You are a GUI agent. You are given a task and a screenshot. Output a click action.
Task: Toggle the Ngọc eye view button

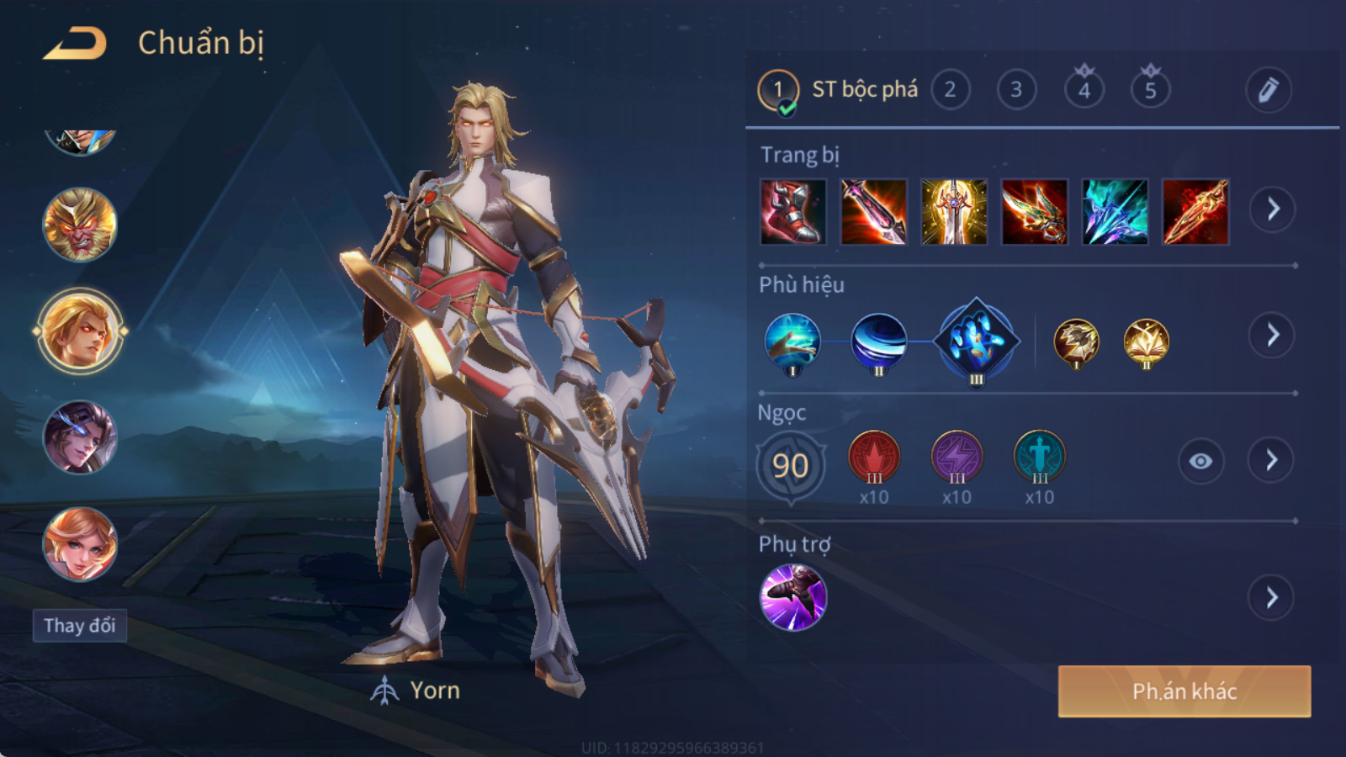point(1200,461)
